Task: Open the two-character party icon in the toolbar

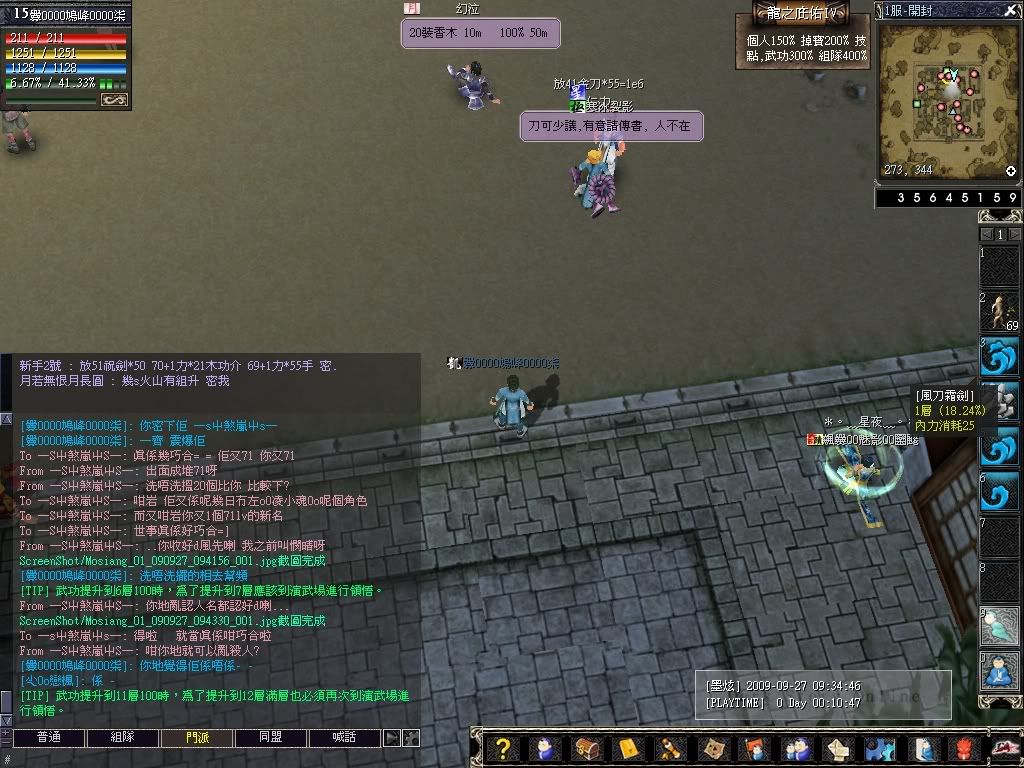Action: tap(795, 748)
